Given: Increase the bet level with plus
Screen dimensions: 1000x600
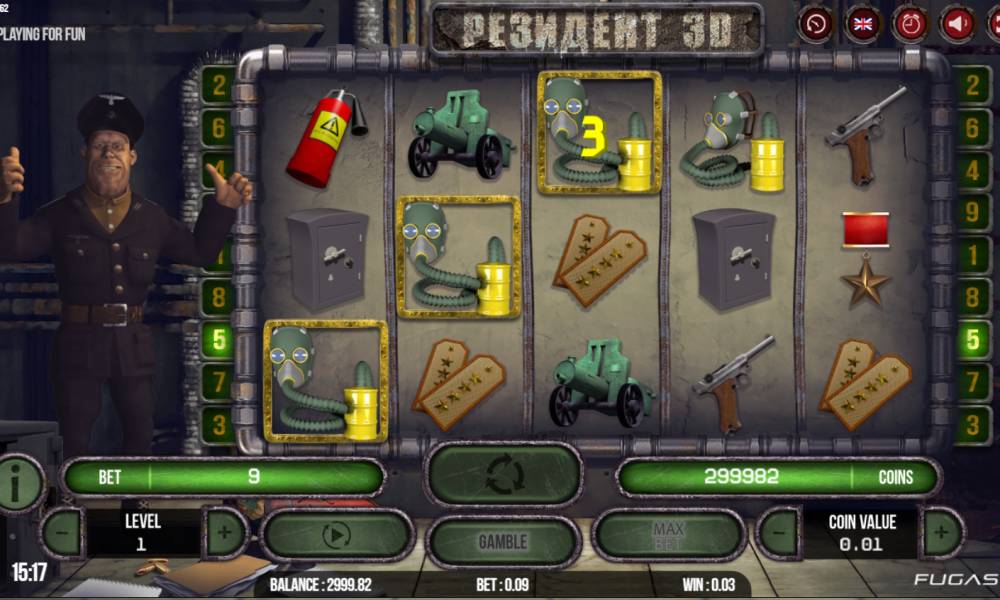Looking at the screenshot, I should point(225,533).
